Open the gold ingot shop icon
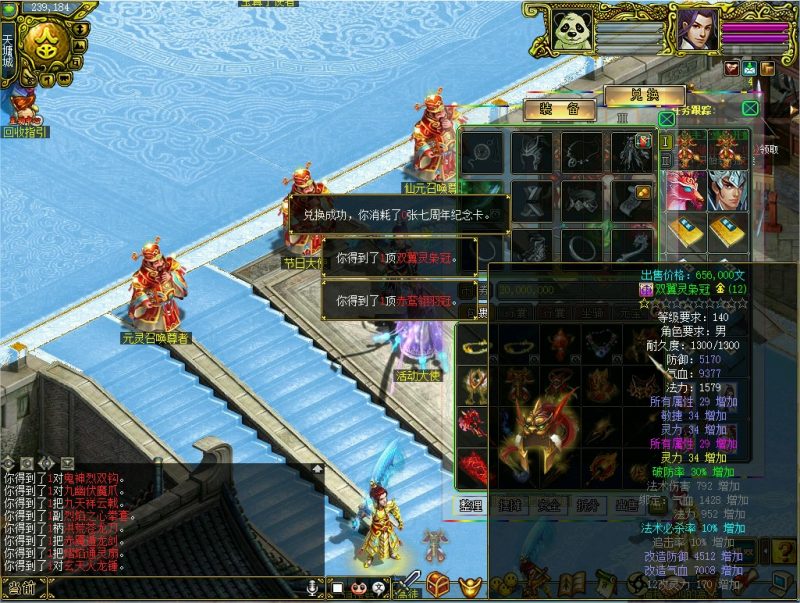 pos(468,583)
